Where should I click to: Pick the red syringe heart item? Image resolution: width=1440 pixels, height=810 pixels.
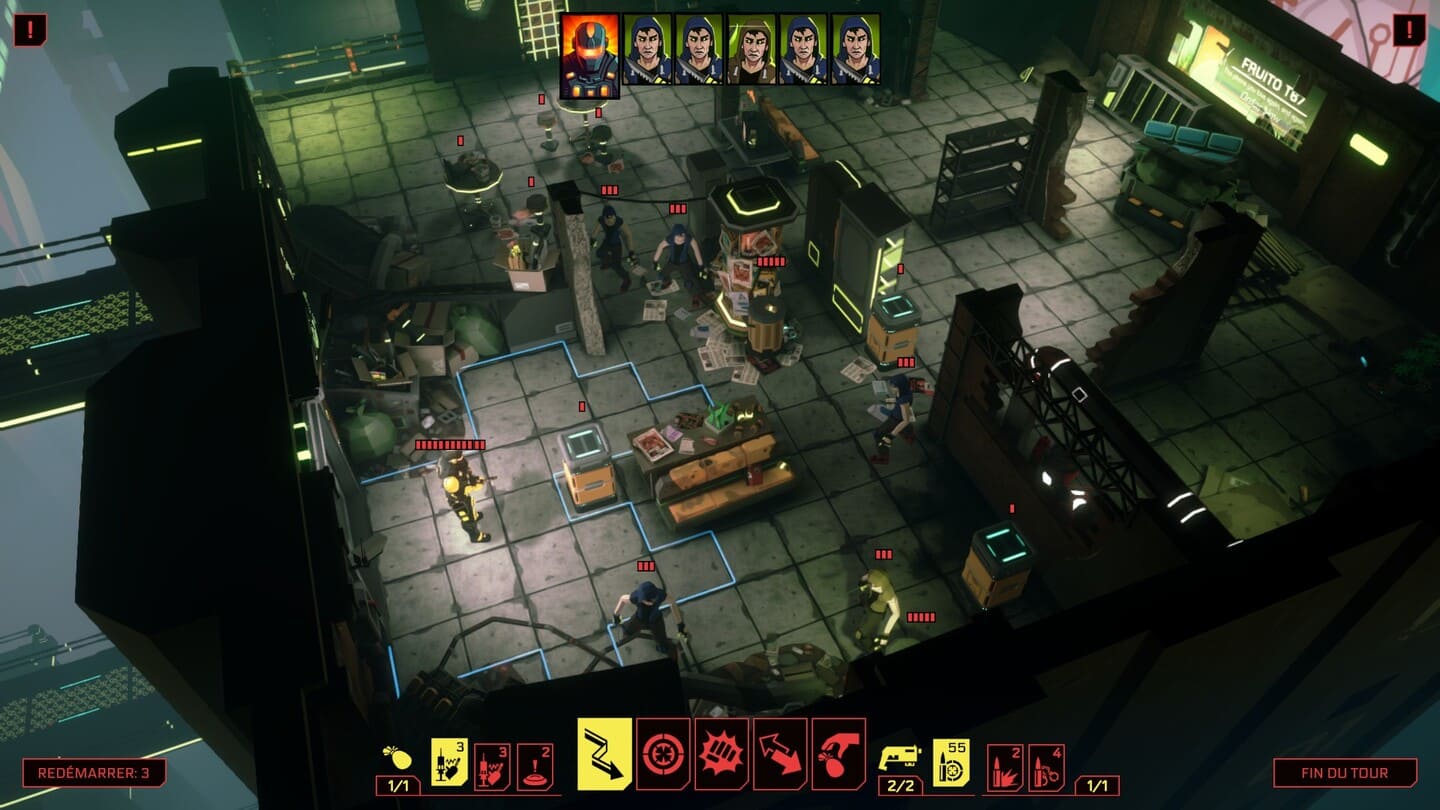(492, 766)
